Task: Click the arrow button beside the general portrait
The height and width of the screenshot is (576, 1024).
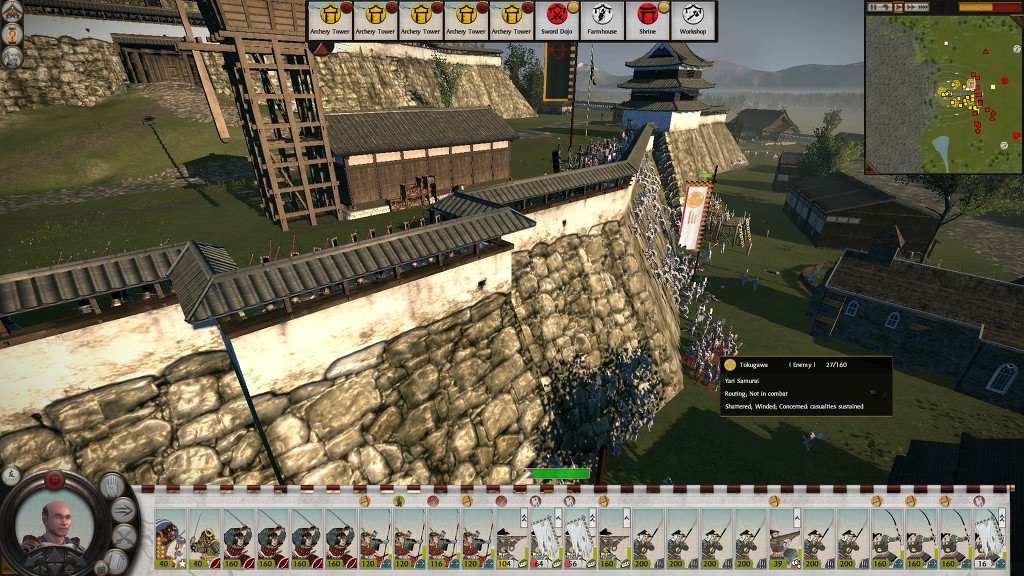Action: [125, 510]
